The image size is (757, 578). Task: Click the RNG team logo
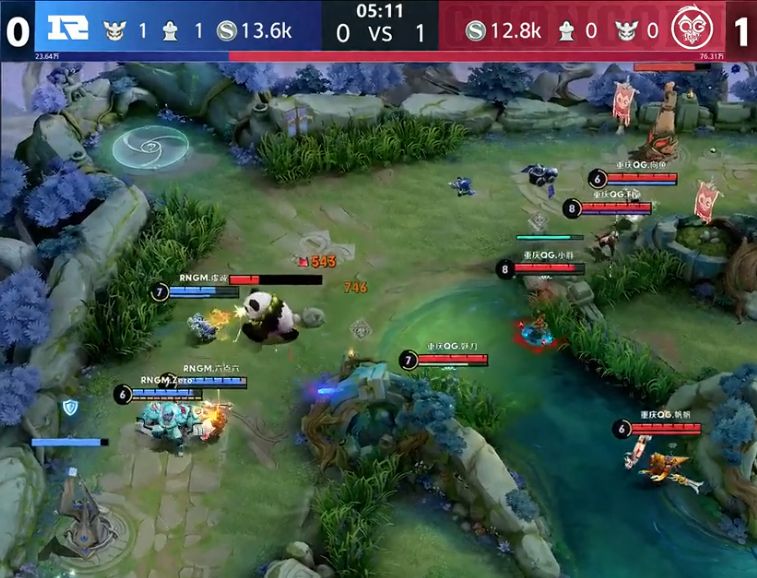pyautogui.click(x=66, y=30)
